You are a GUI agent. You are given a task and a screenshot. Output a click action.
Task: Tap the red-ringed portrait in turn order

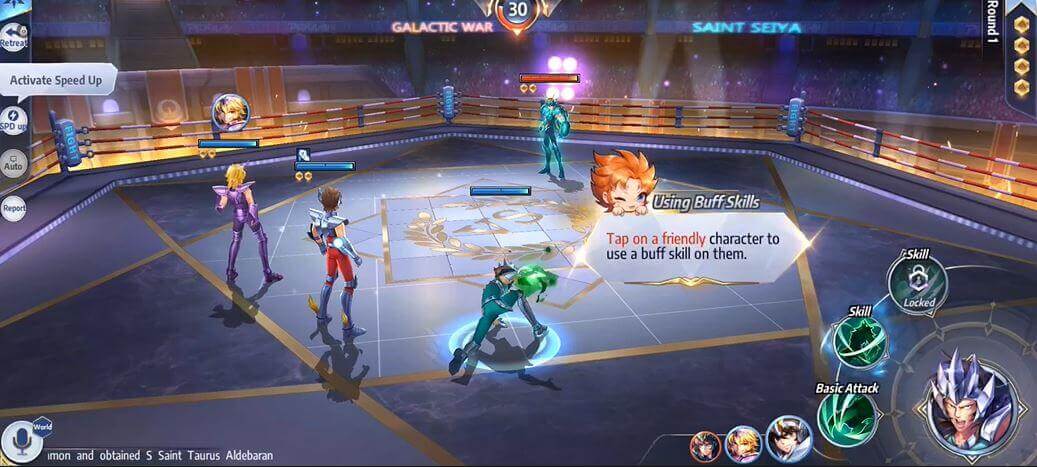pyautogui.click(x=705, y=445)
